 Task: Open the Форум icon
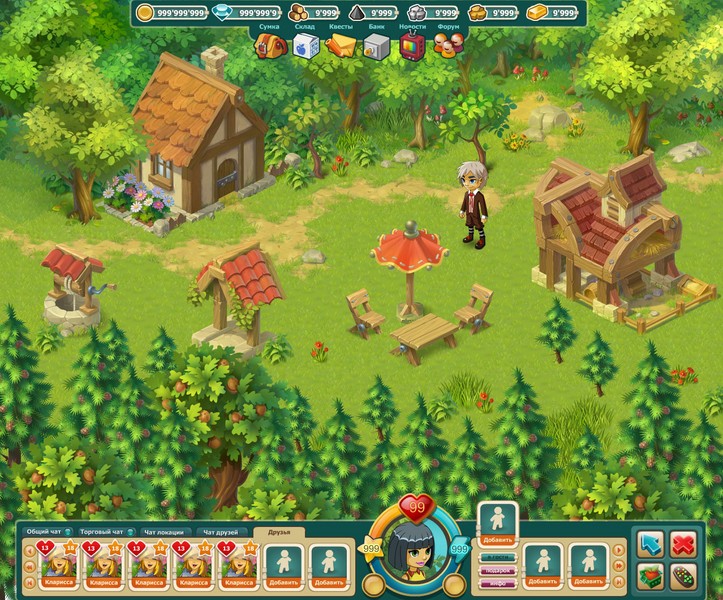click(445, 46)
